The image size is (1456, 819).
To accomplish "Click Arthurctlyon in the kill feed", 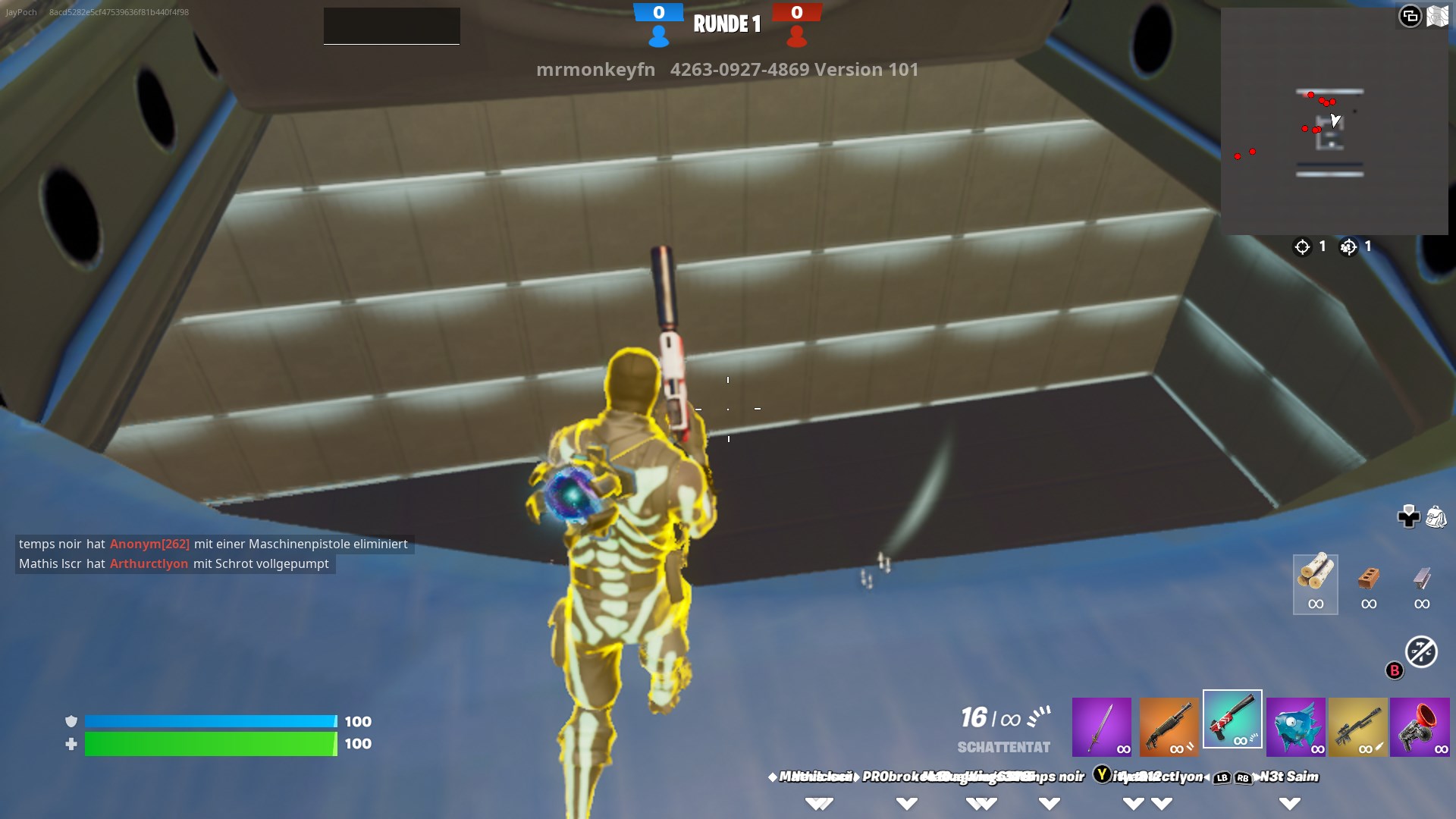I will (x=149, y=564).
